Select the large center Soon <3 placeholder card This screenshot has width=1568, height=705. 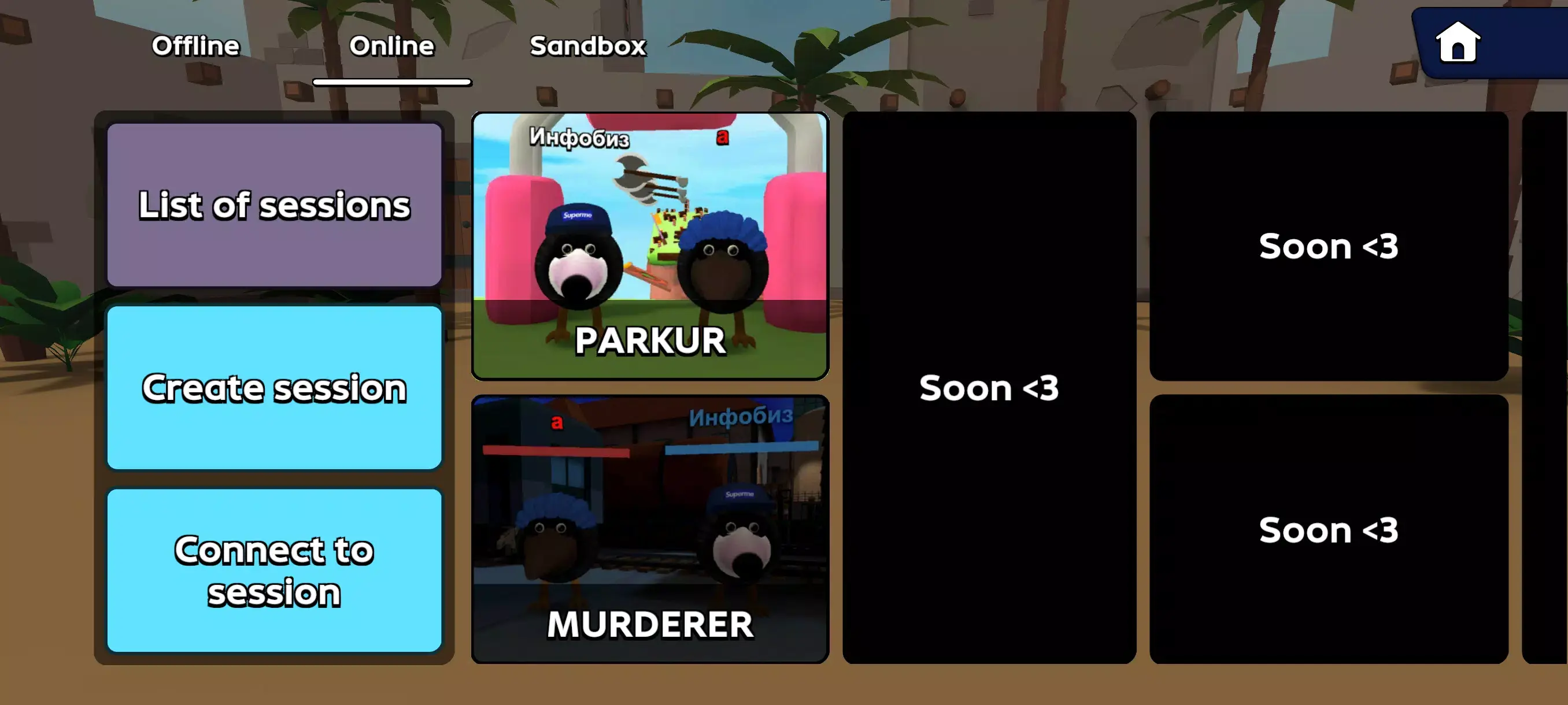[988, 388]
